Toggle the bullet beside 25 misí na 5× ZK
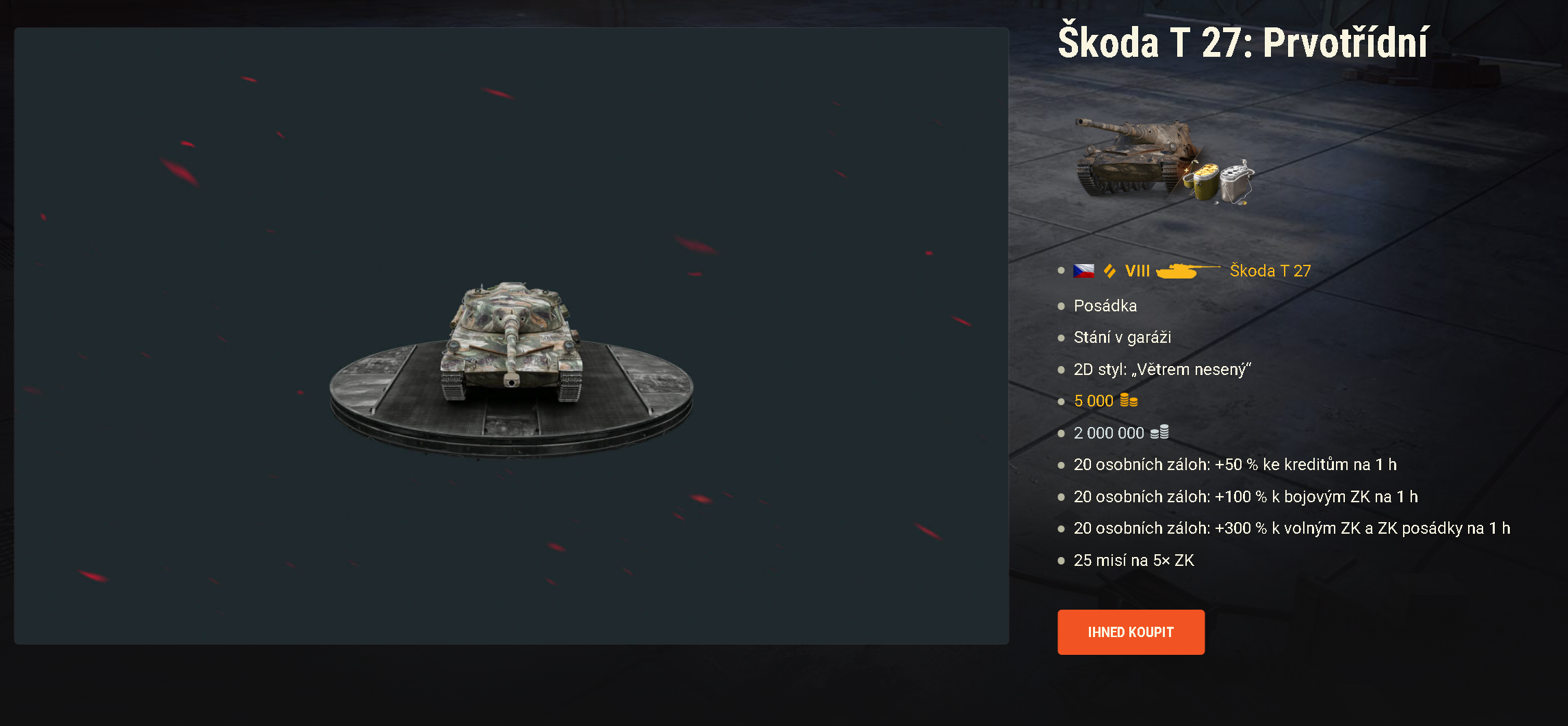Viewport: 1568px width, 726px height. [1062, 560]
